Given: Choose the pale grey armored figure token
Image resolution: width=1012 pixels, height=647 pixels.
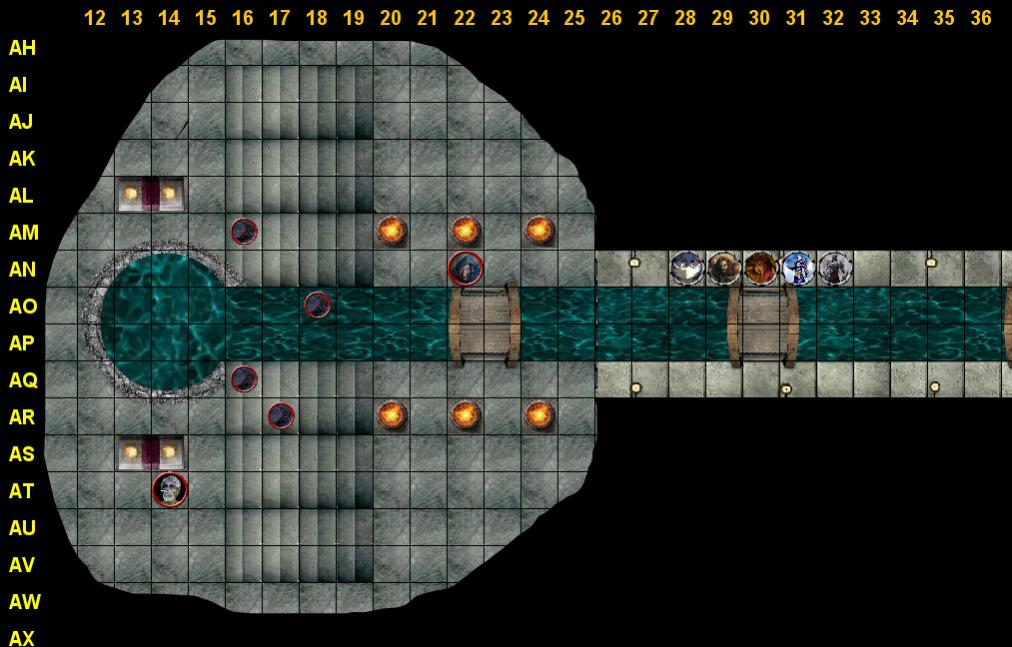Looking at the screenshot, I should [x=834, y=268].
